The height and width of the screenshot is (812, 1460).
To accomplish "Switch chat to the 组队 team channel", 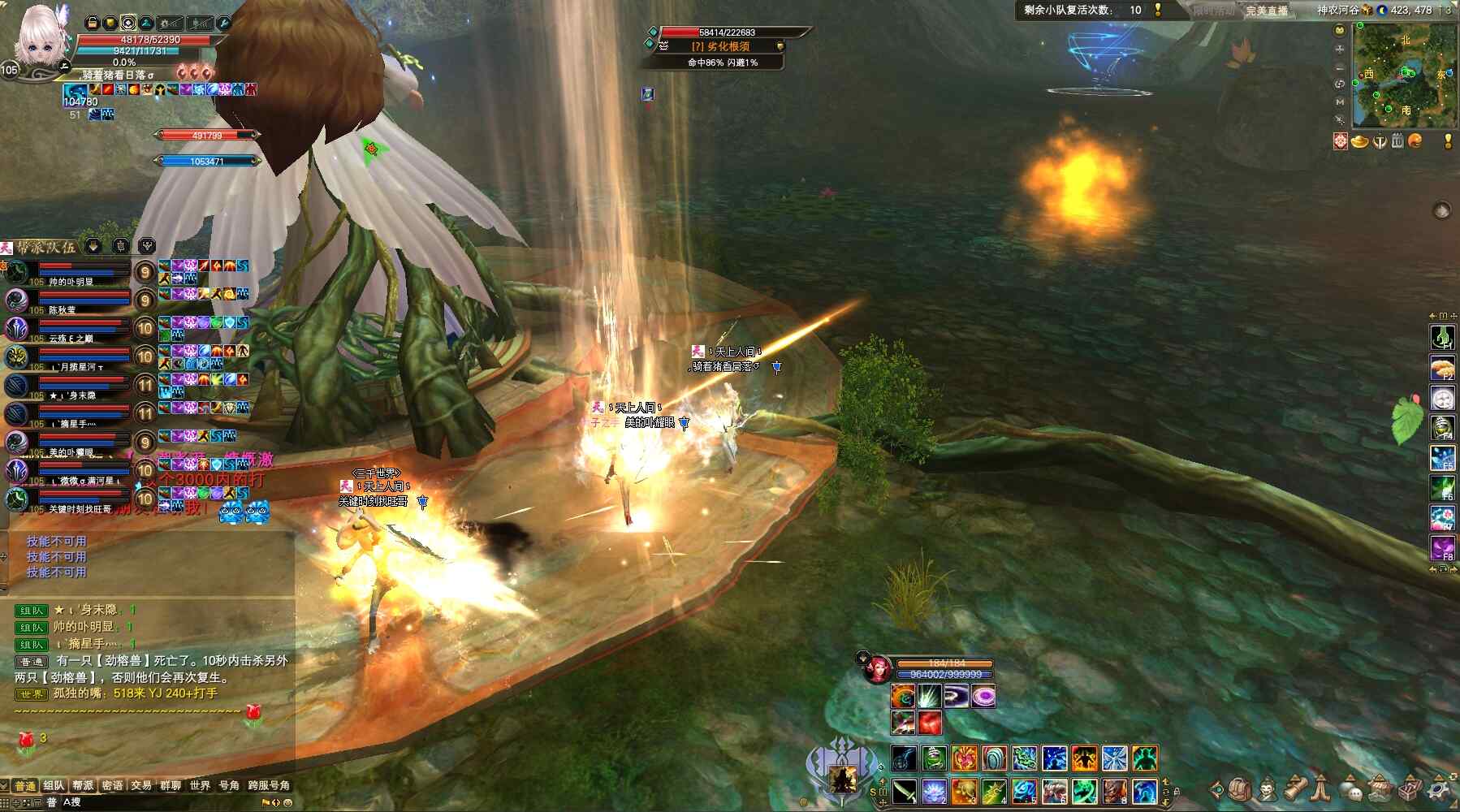I will point(54,785).
